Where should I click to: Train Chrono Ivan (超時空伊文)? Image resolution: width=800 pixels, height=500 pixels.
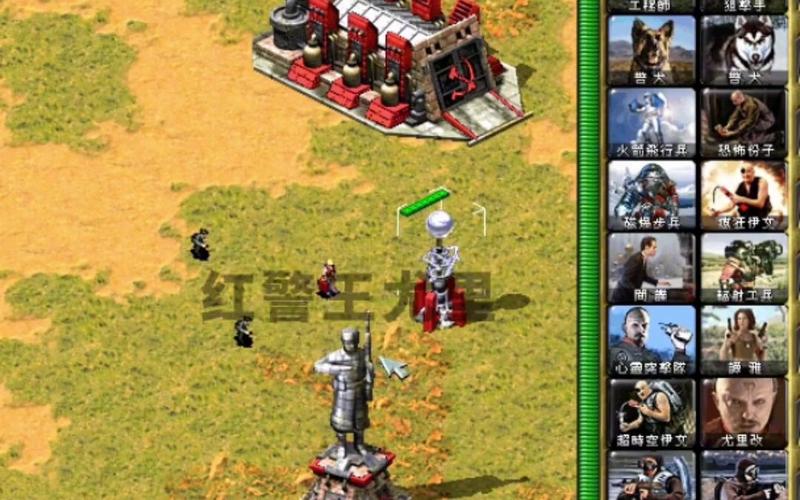click(651, 412)
